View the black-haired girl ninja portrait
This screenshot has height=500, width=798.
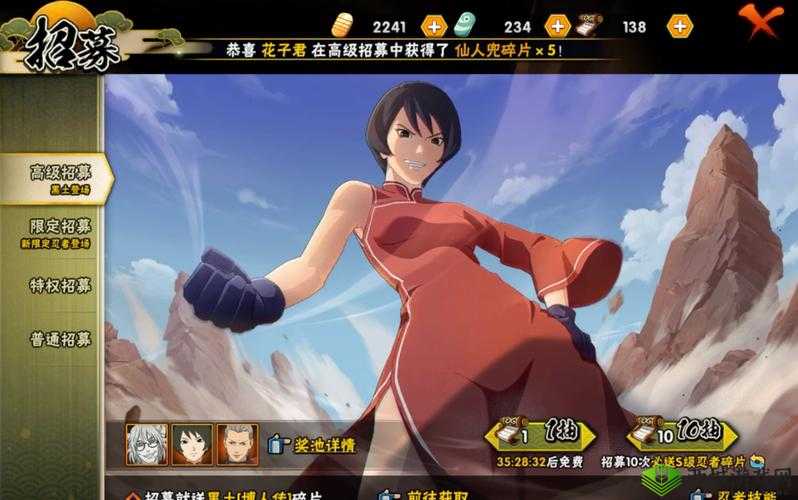(191, 444)
